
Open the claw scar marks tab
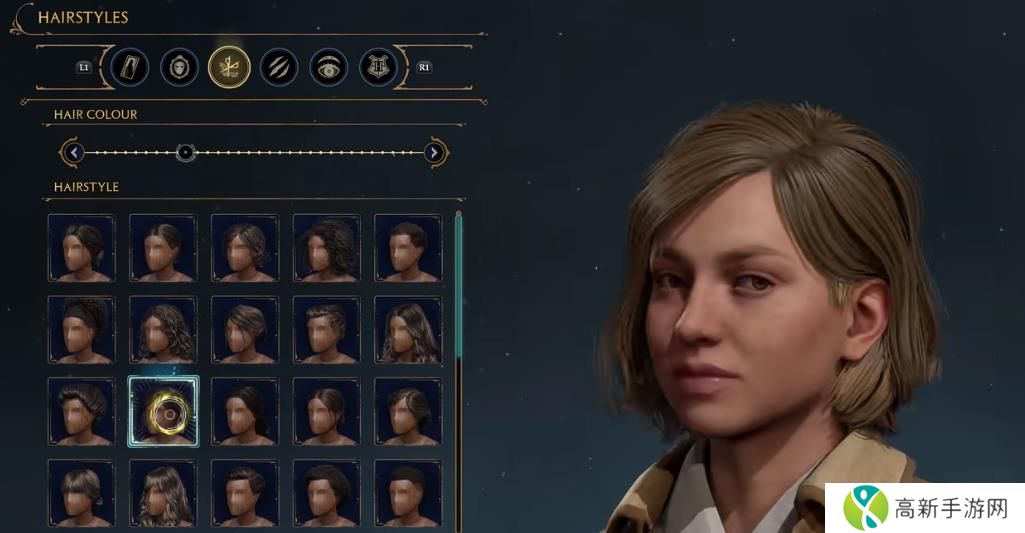[x=279, y=67]
